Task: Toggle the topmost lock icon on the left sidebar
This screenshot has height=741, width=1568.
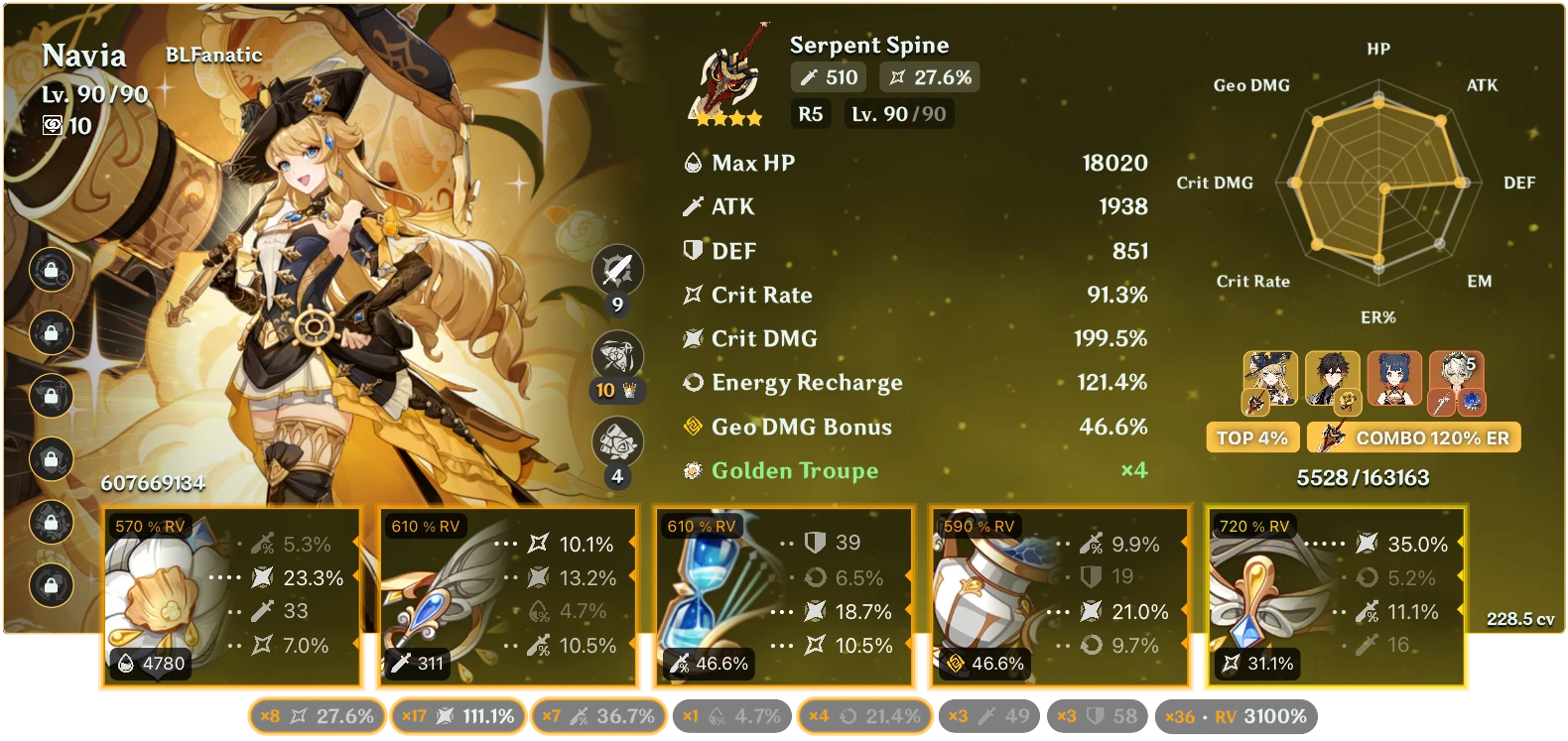Action: tap(50, 270)
